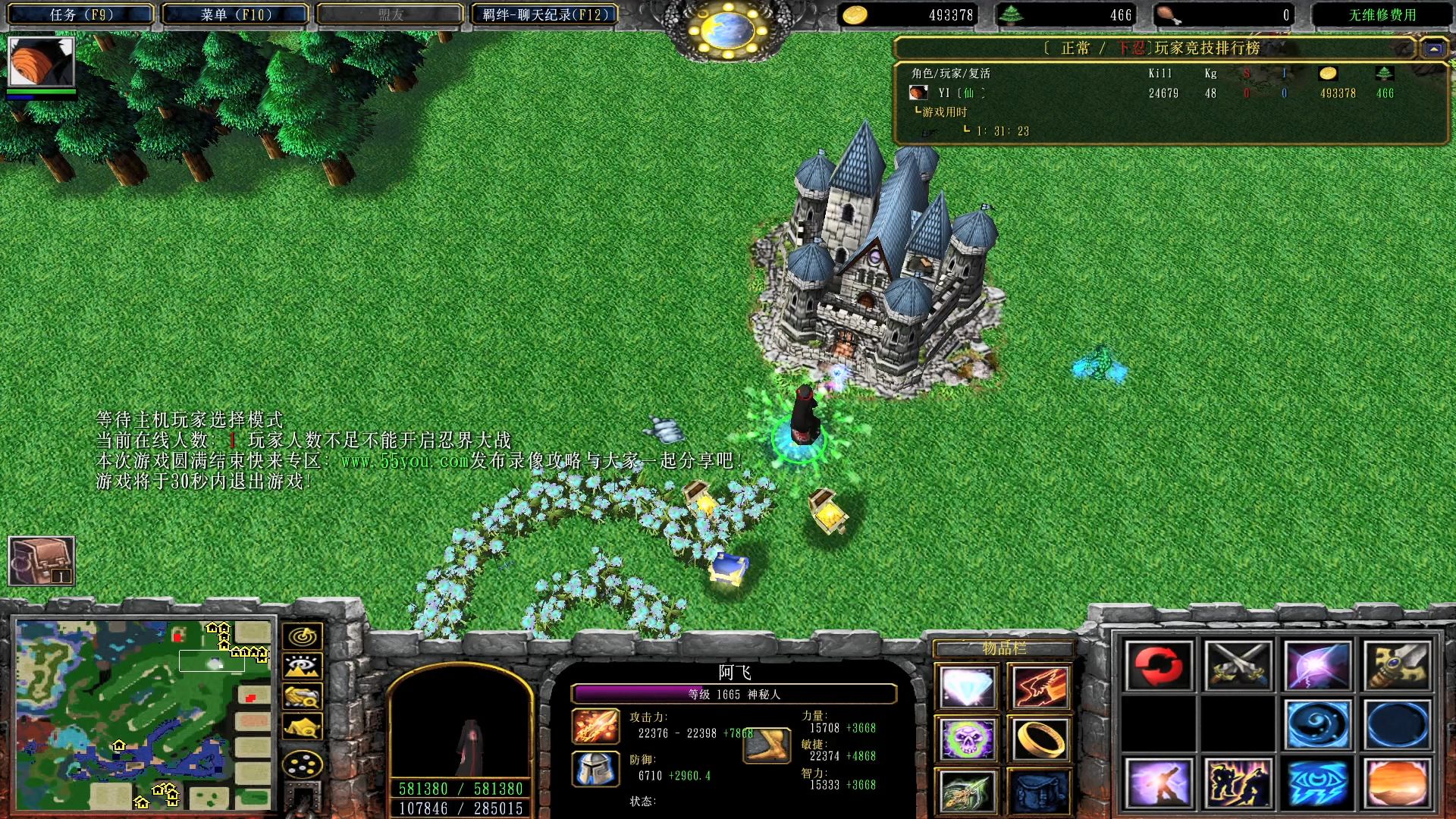
Task: Select the diamond item in inventory
Action: pyautogui.click(x=967, y=688)
